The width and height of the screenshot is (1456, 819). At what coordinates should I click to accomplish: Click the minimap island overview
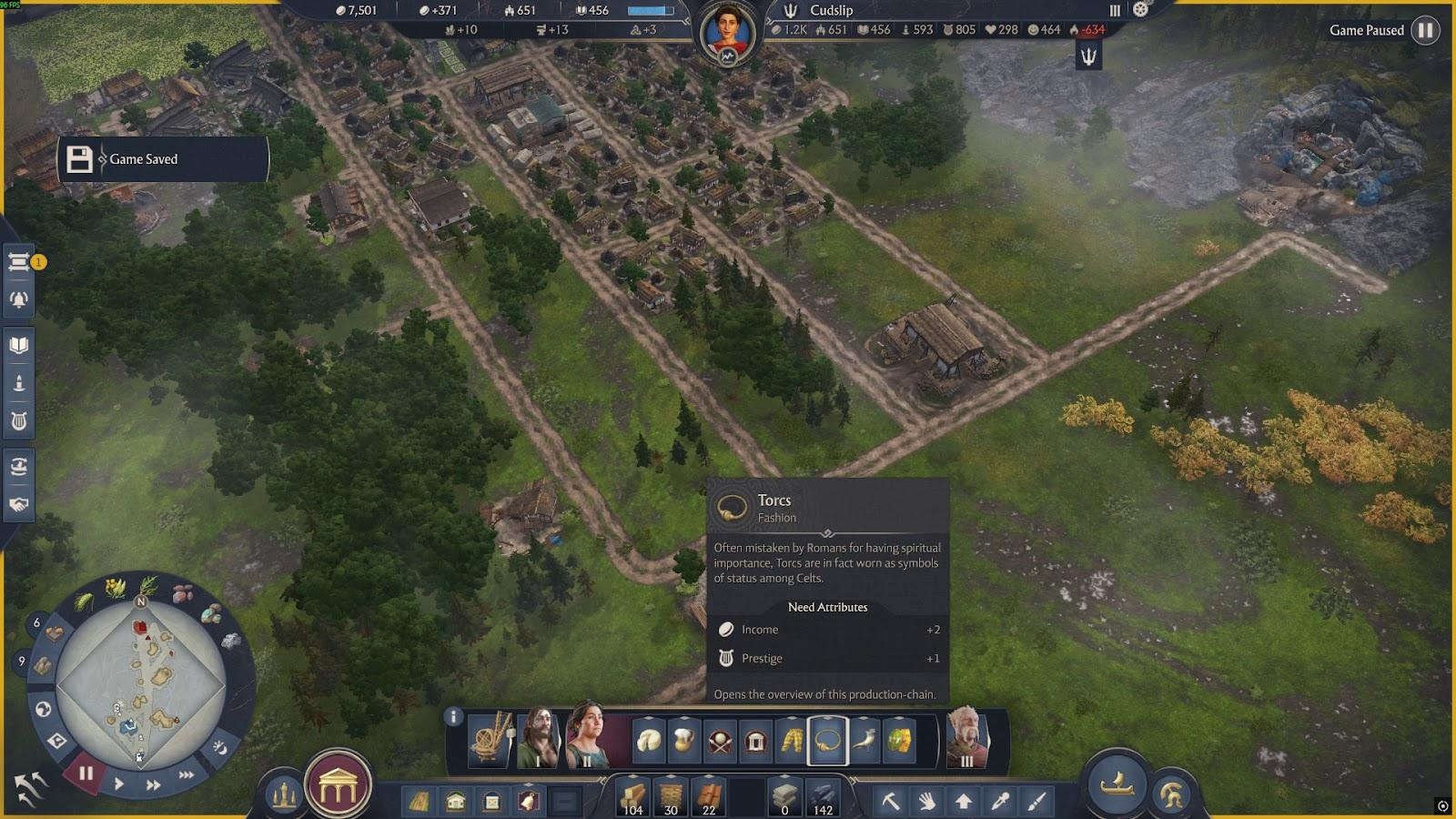point(141,684)
